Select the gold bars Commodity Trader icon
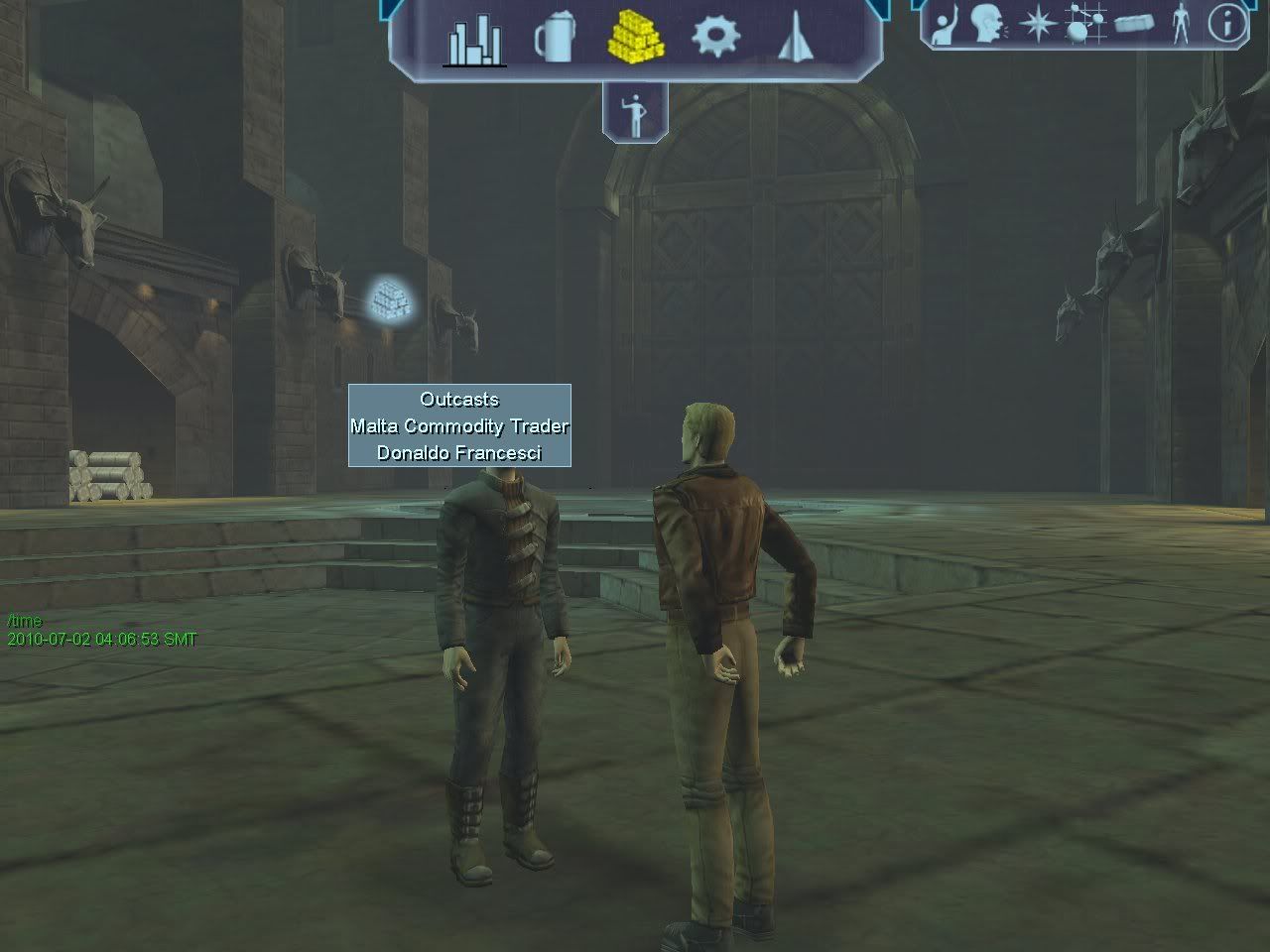The image size is (1270, 952). (635, 38)
